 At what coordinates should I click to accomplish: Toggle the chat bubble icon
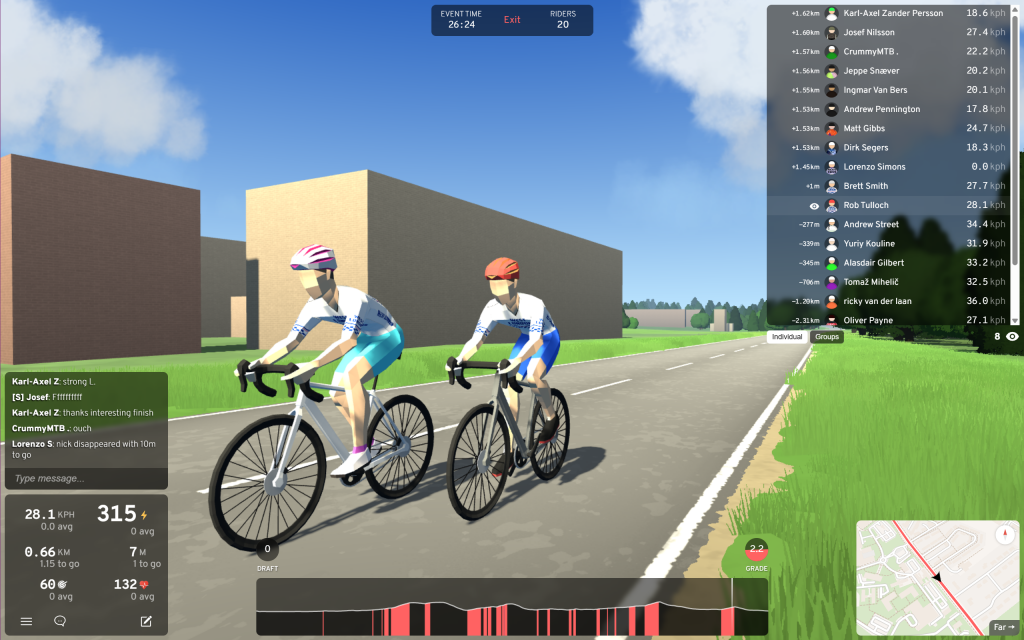click(60, 621)
